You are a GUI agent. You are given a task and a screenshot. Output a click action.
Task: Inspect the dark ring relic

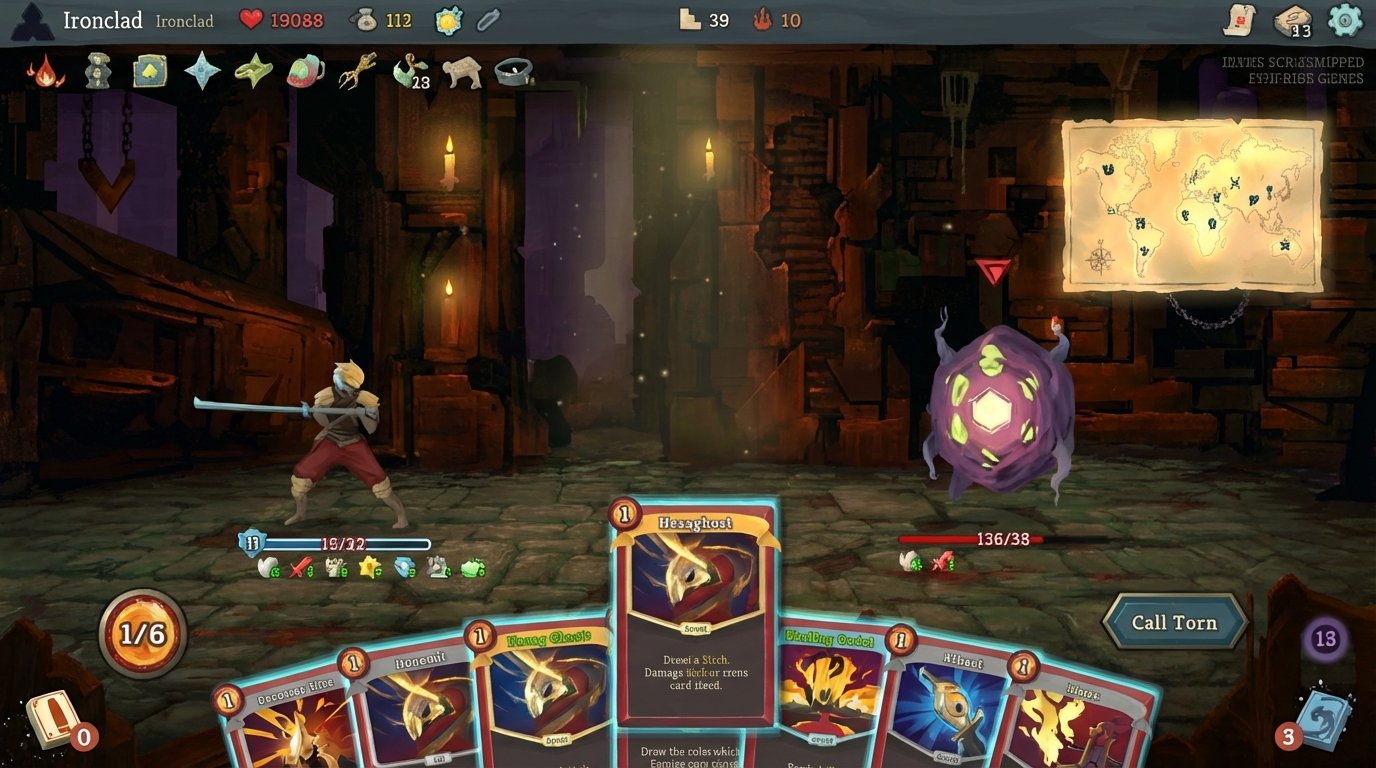[x=514, y=71]
